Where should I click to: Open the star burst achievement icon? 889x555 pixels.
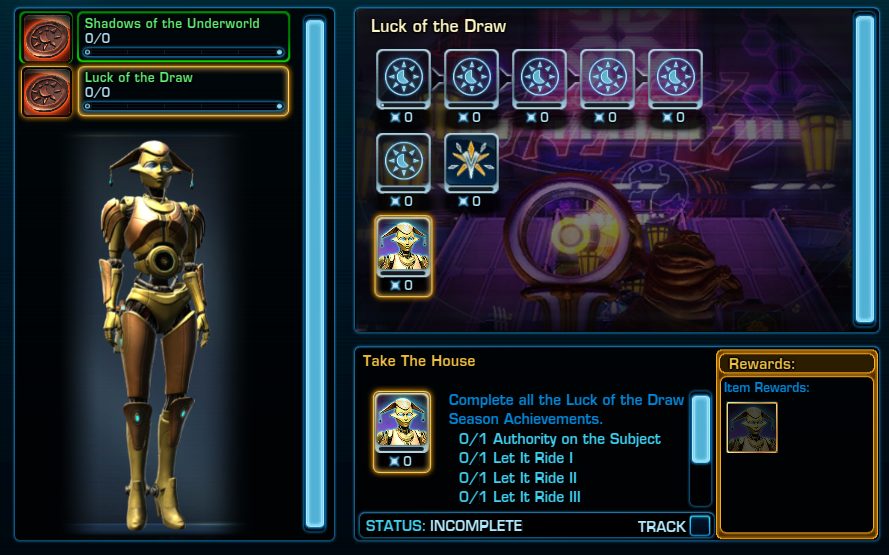click(471, 160)
